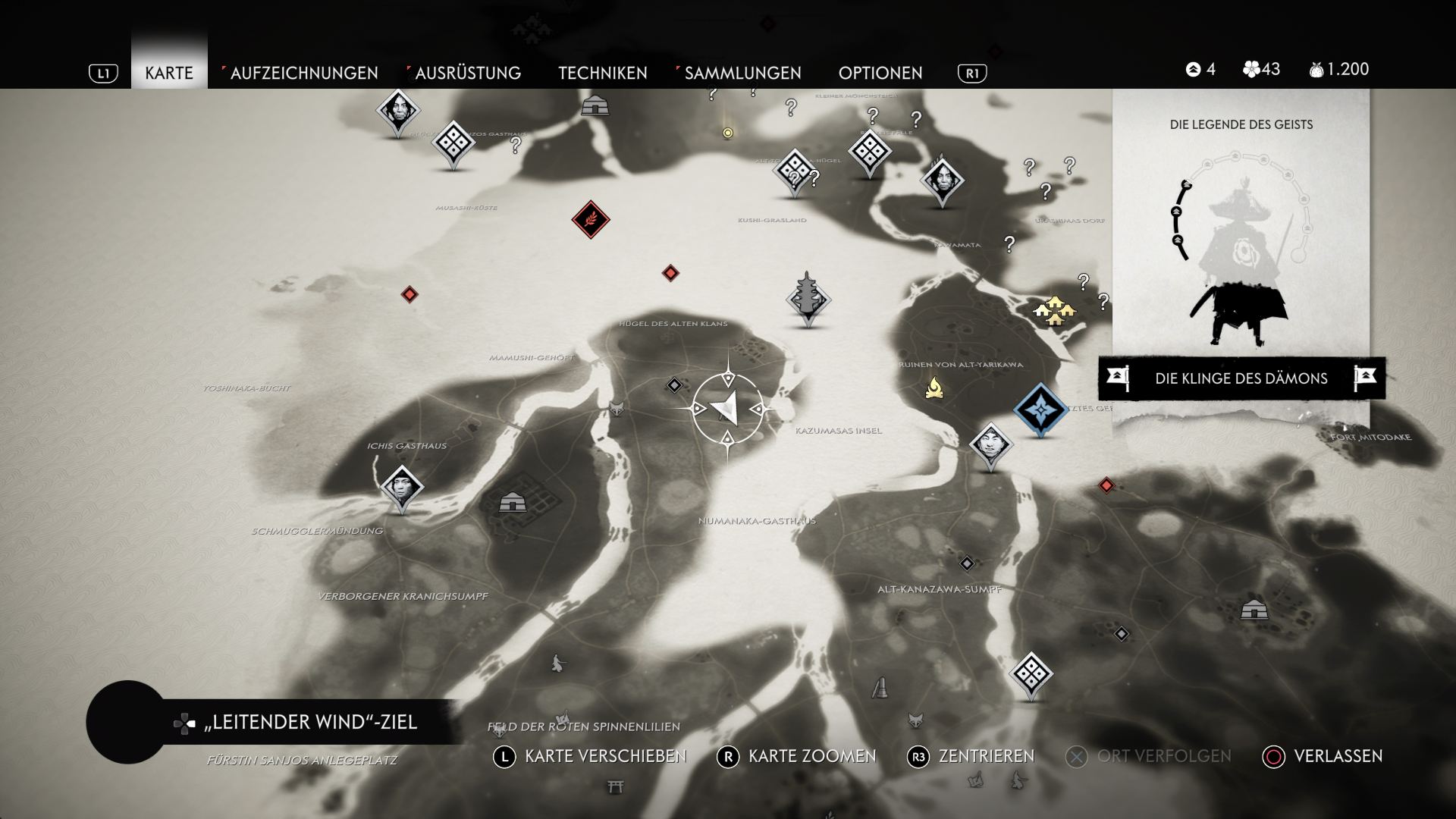The image size is (1456, 819).
Task: Leave the map with Verlassen
Action: (x=1323, y=756)
